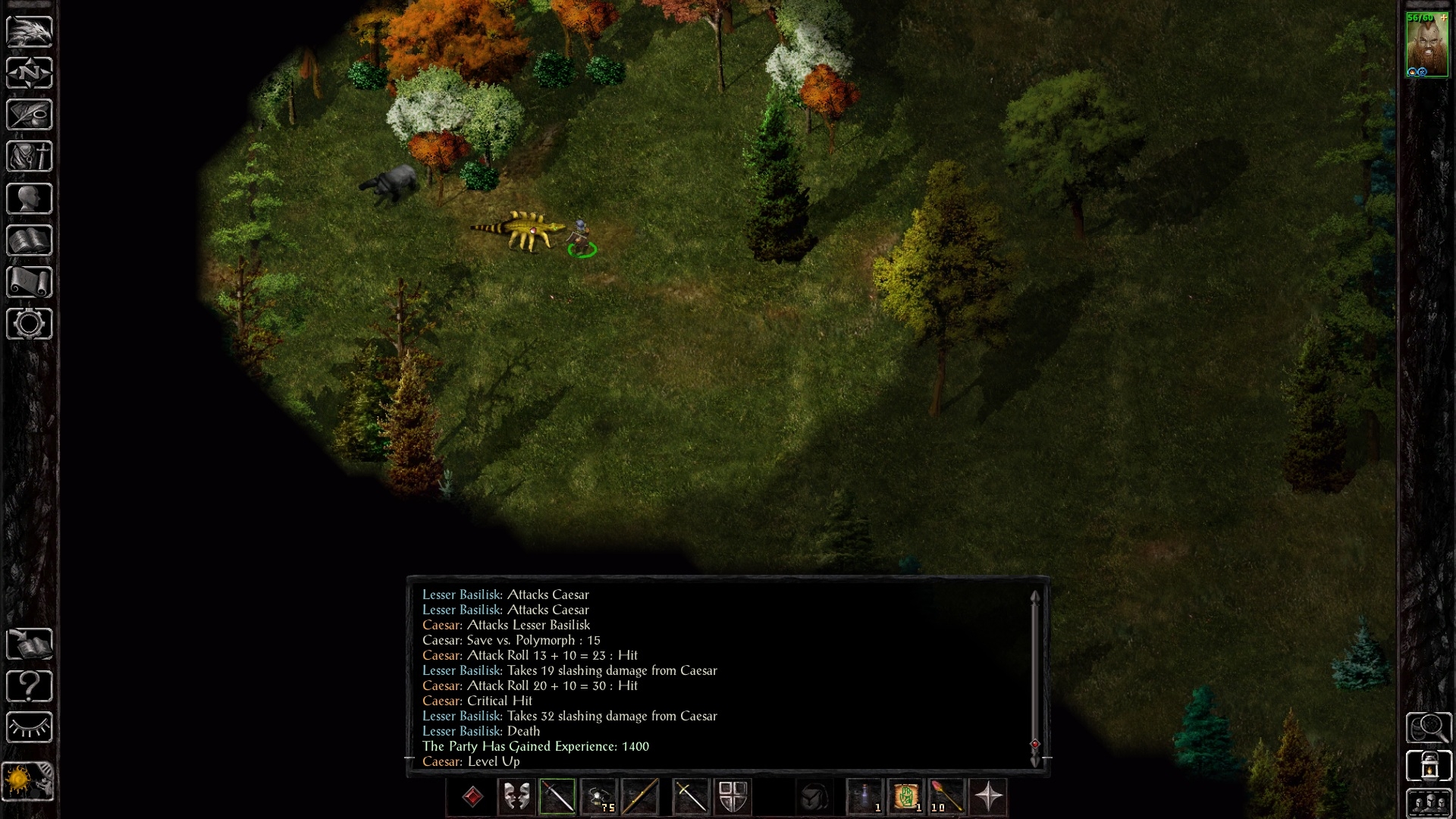Activate the two masks action button

(516, 797)
